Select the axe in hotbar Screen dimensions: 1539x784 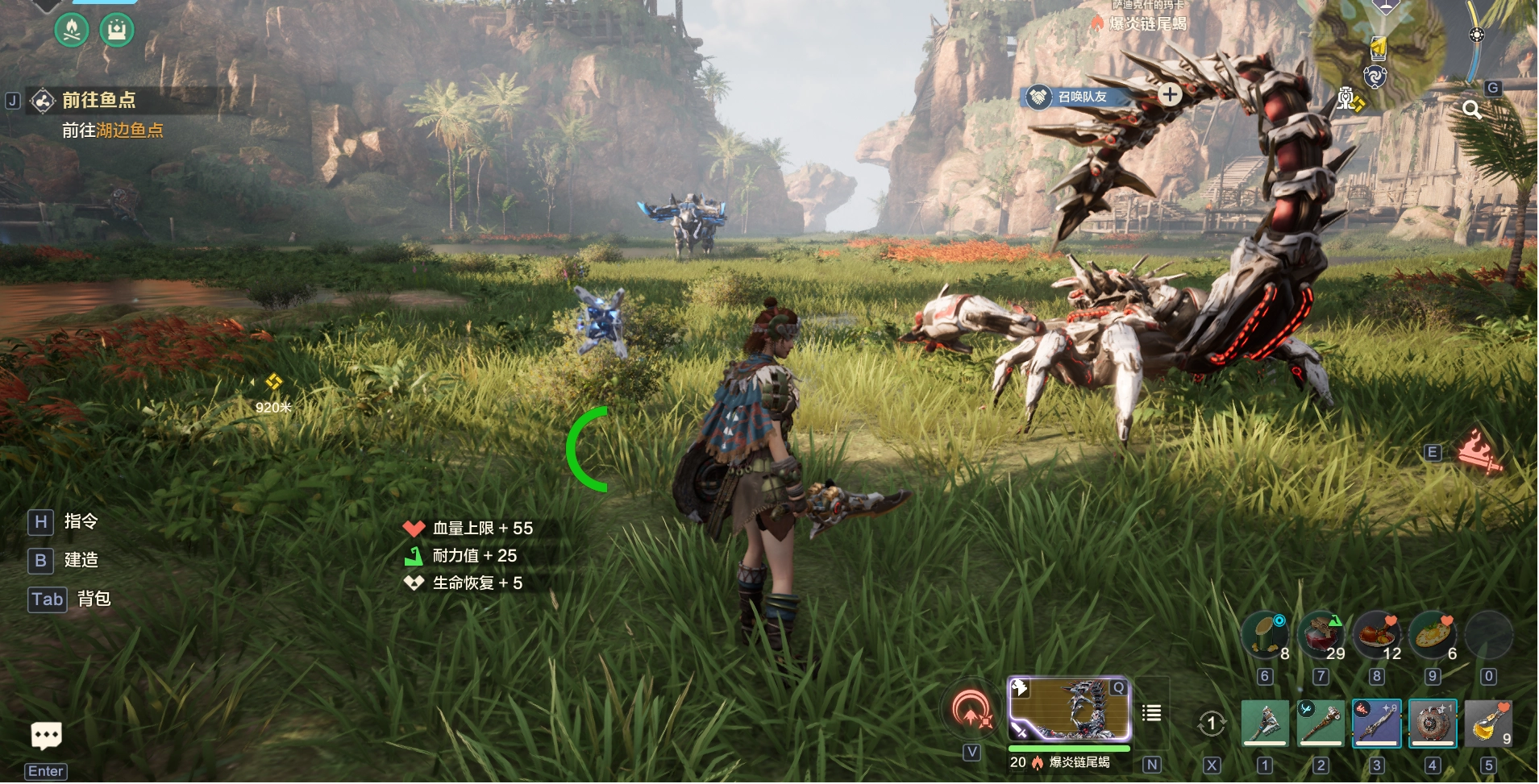click(x=1264, y=723)
